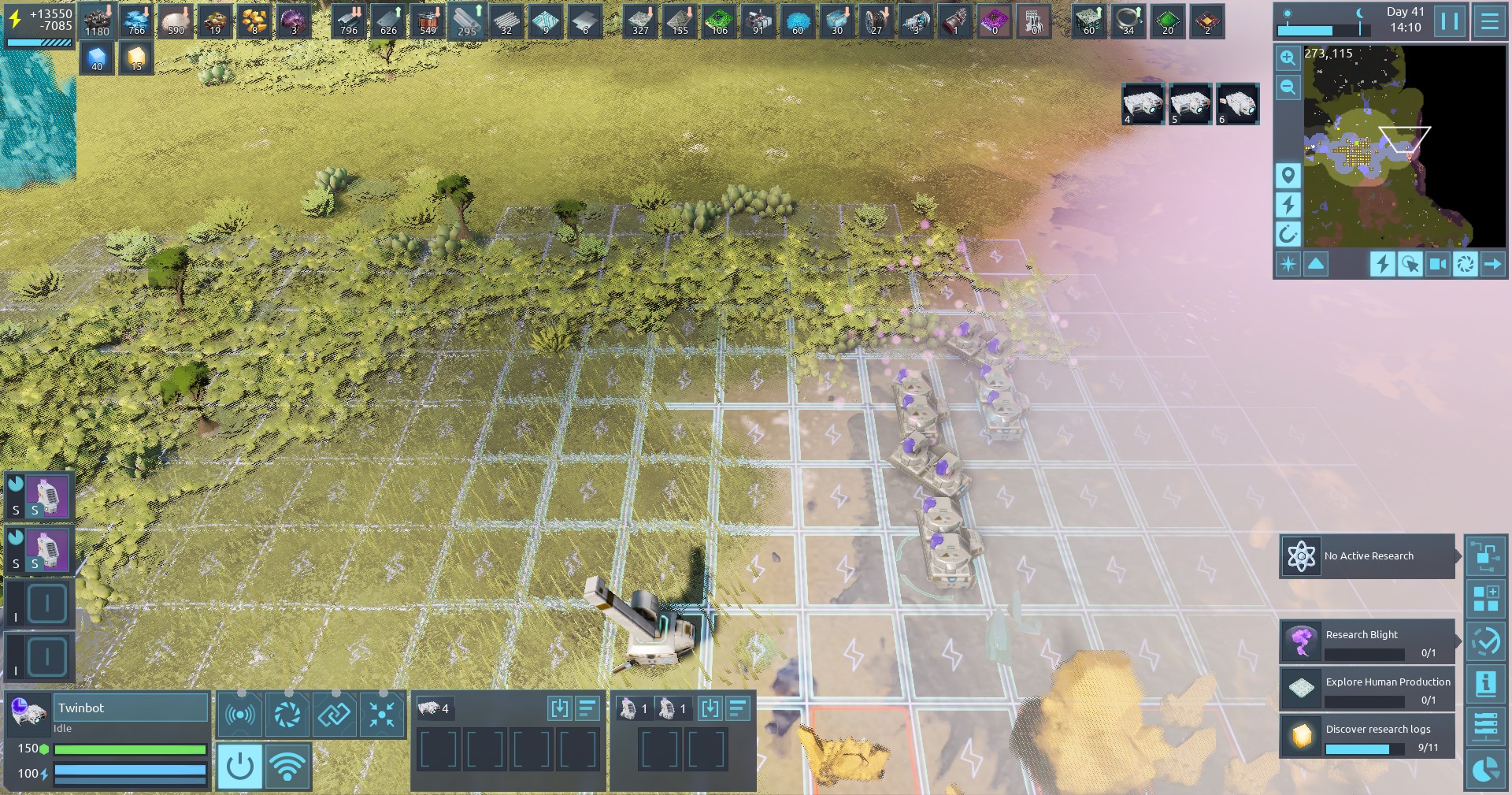Select the Research Blight objective

coord(1367,642)
